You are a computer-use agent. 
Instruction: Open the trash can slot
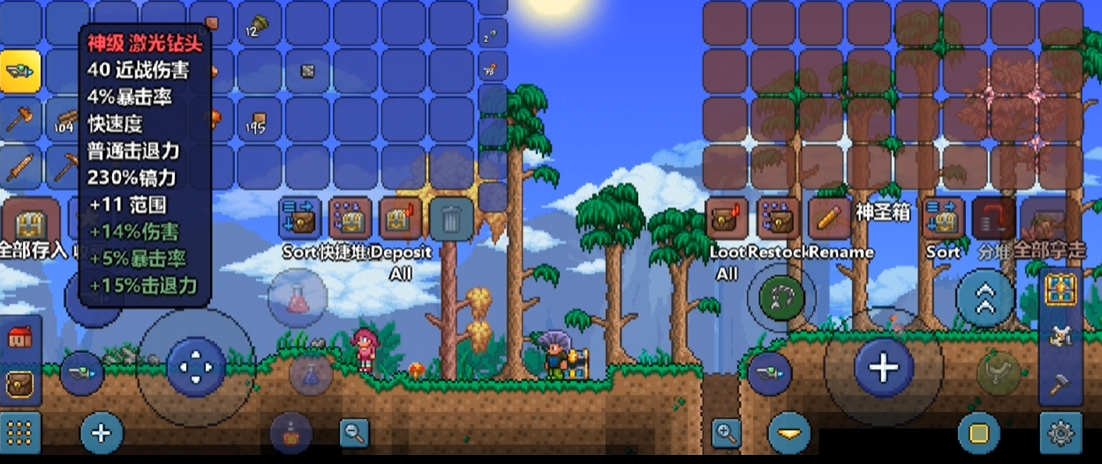(452, 218)
